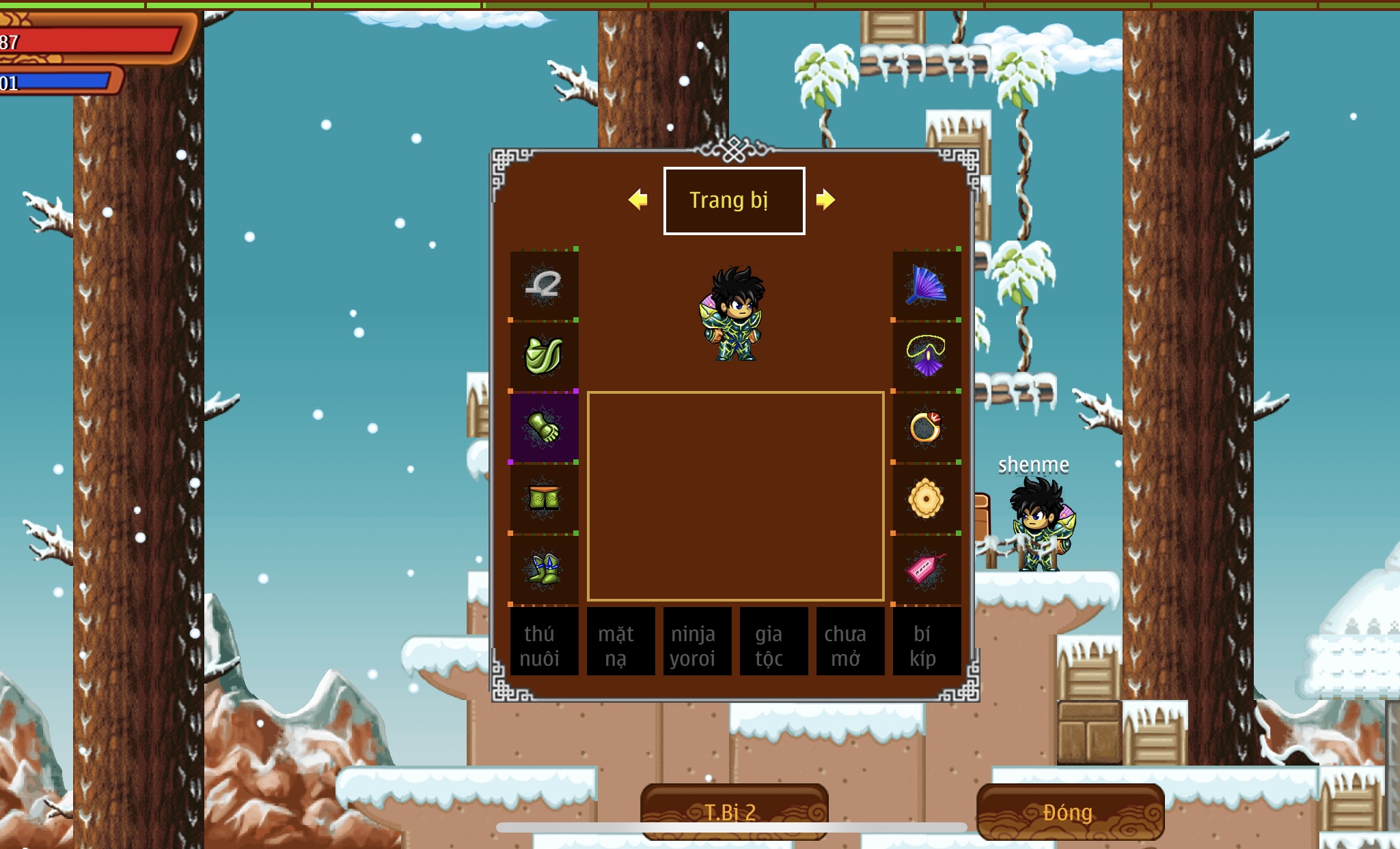The height and width of the screenshot is (849, 1400).
Task: Select the green boots equipment slot
Action: click(x=544, y=569)
